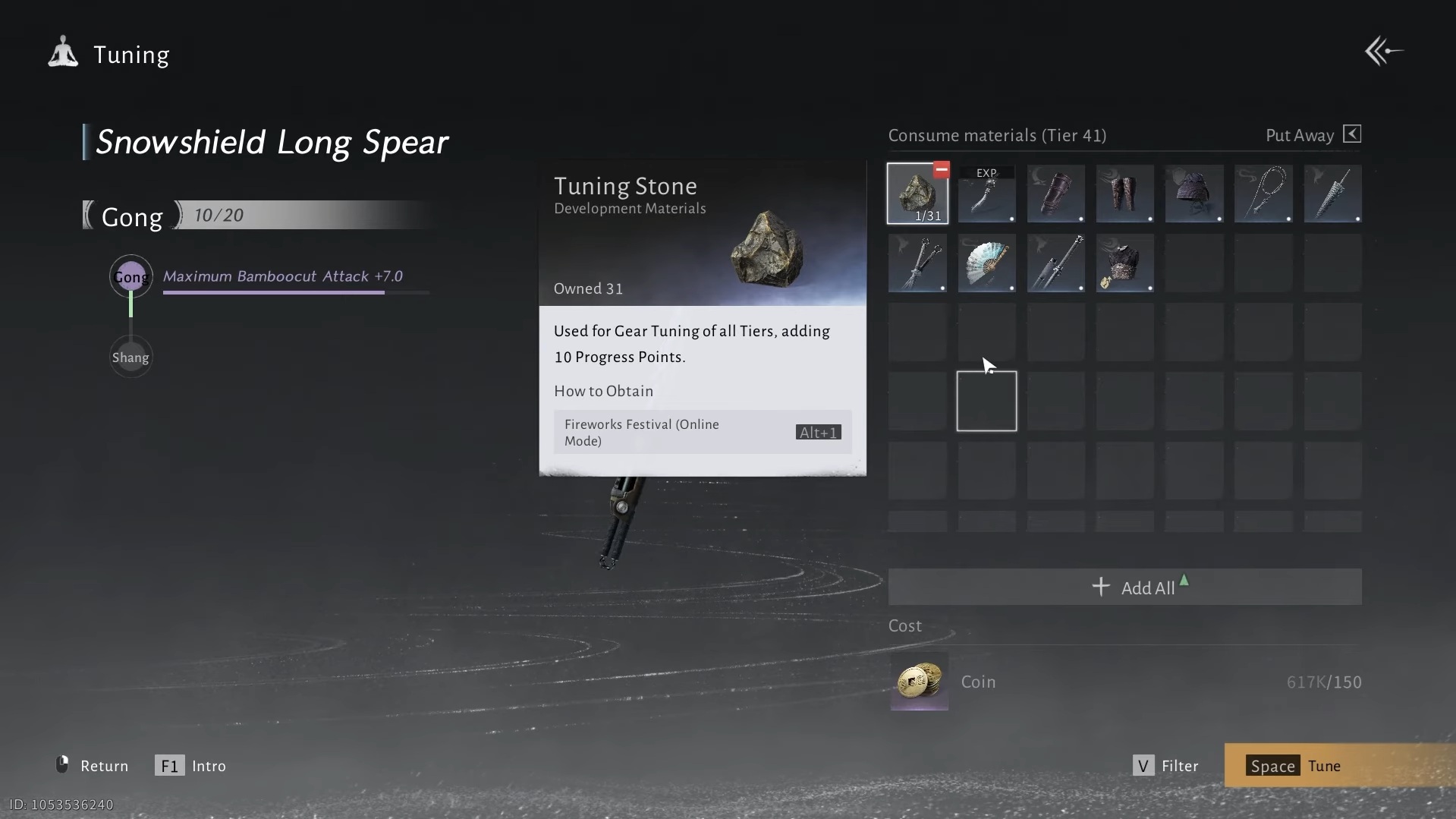Activate Tune with the Space button

(x=1297, y=765)
